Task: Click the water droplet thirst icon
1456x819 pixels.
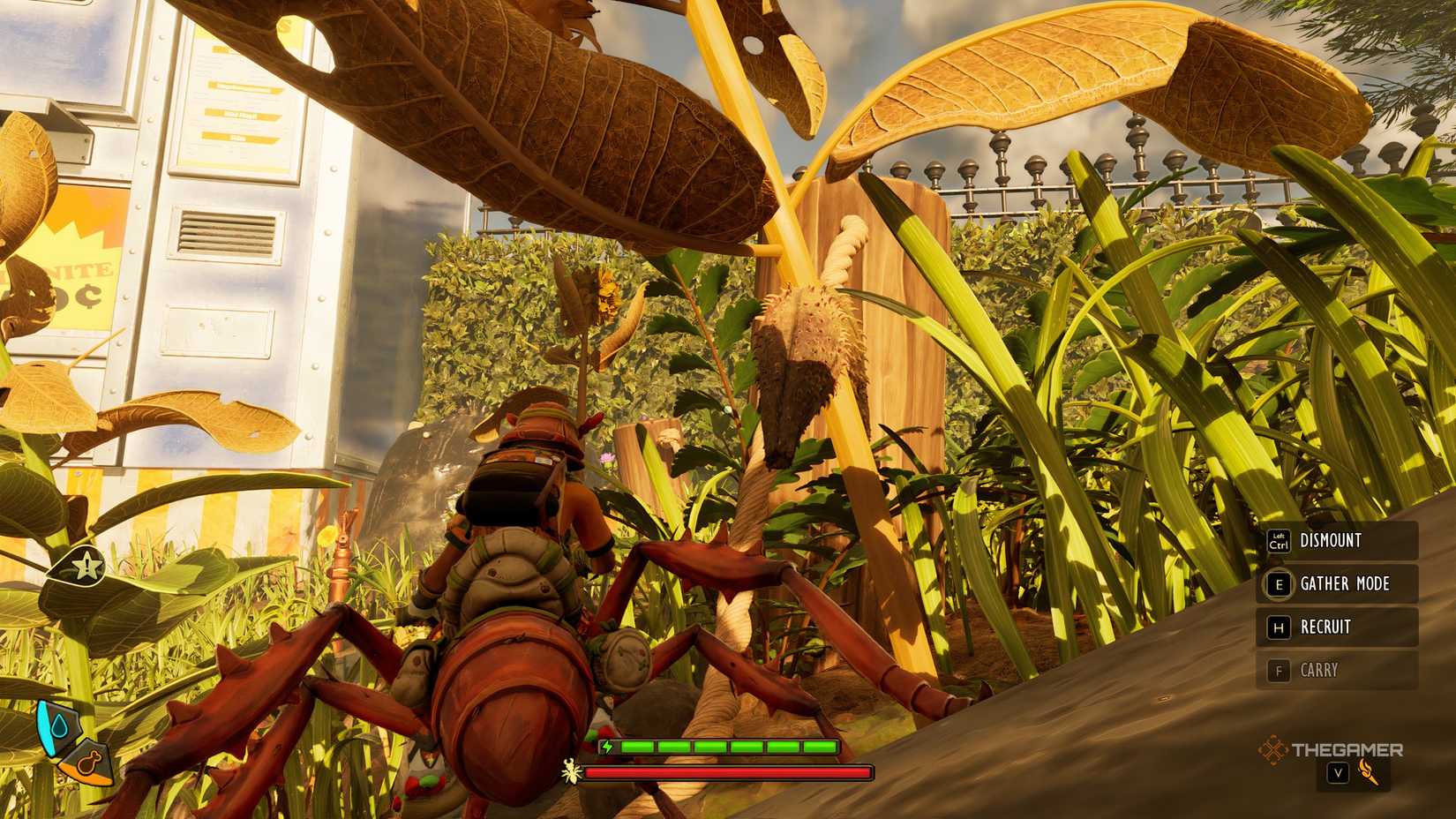Action: [x=60, y=724]
